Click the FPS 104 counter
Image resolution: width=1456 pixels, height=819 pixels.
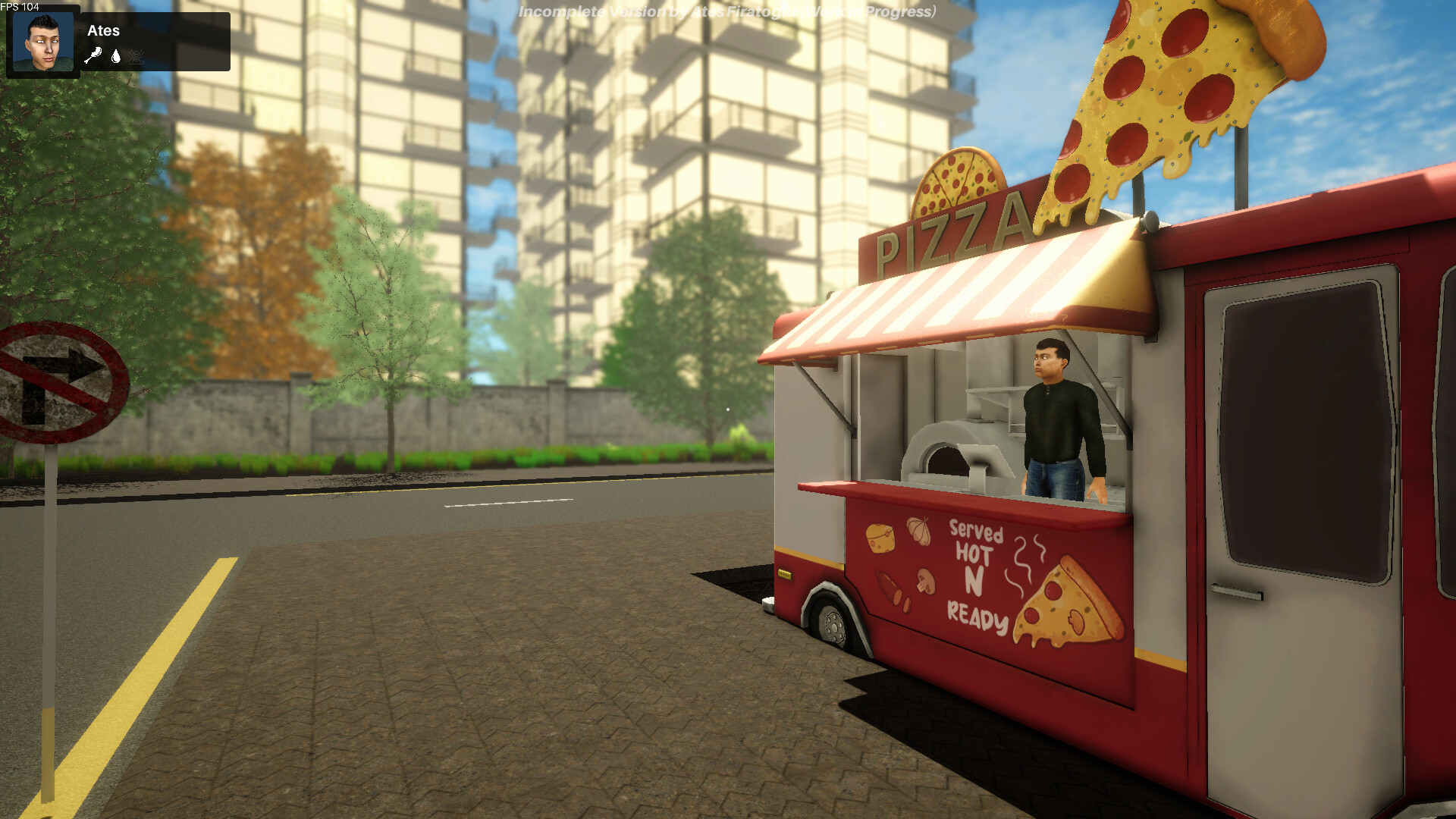pos(19,7)
